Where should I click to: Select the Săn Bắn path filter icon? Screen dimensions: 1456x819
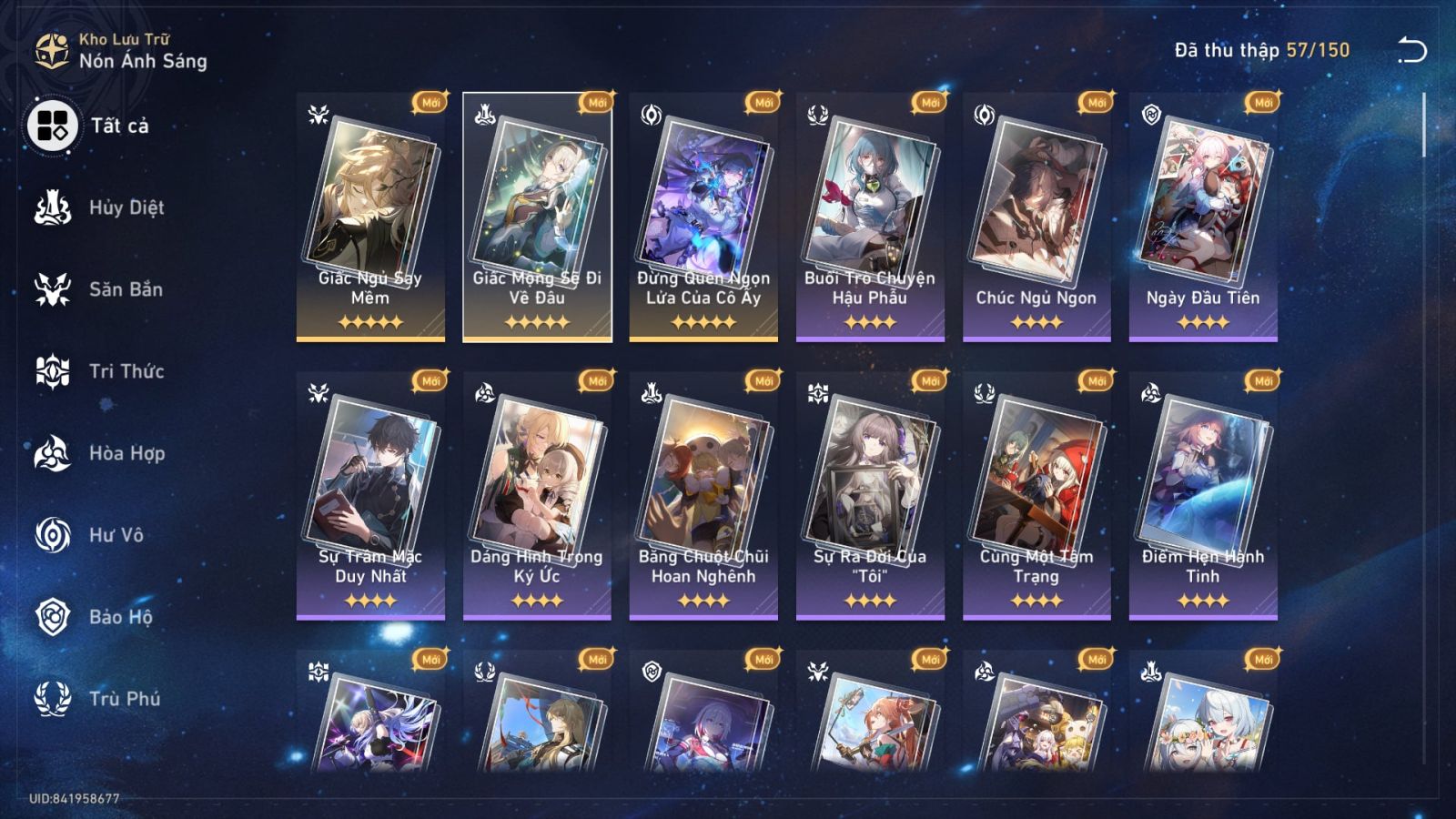tap(53, 289)
